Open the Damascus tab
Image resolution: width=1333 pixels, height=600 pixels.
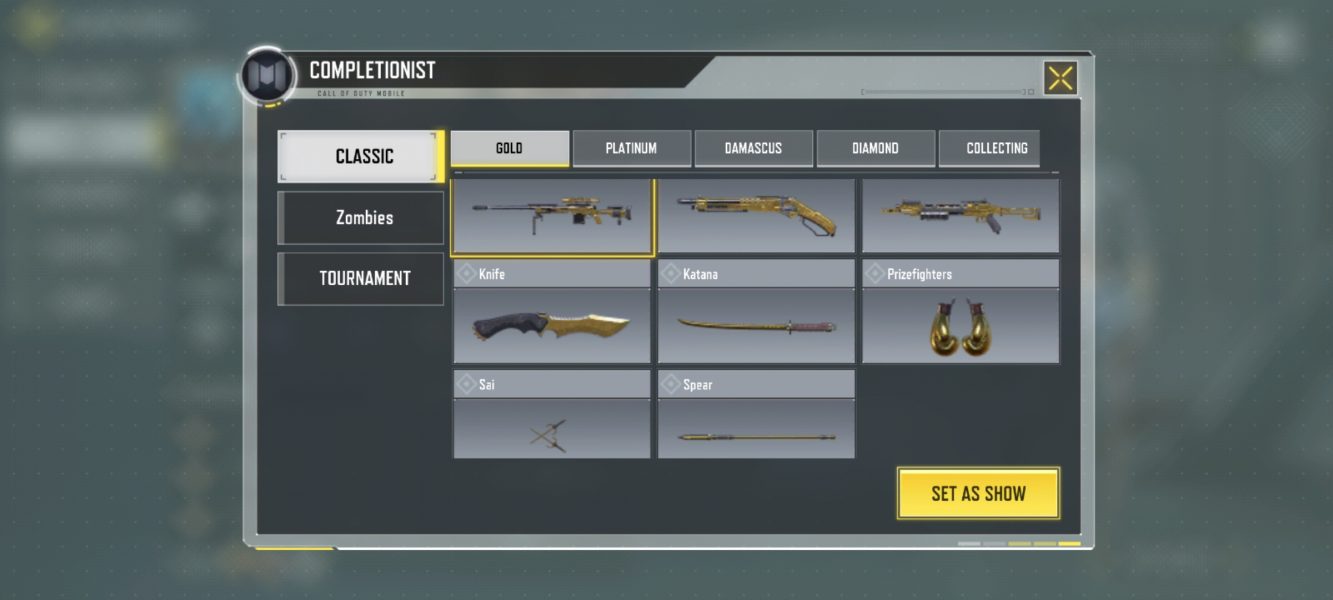click(x=753, y=148)
